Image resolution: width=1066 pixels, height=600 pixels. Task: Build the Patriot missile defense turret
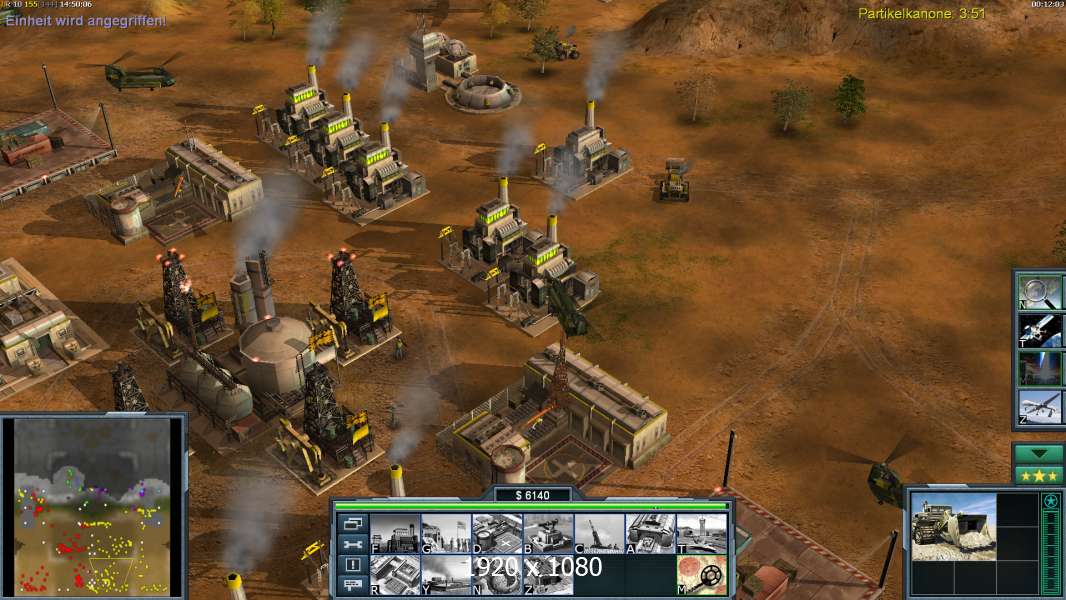coord(548,533)
